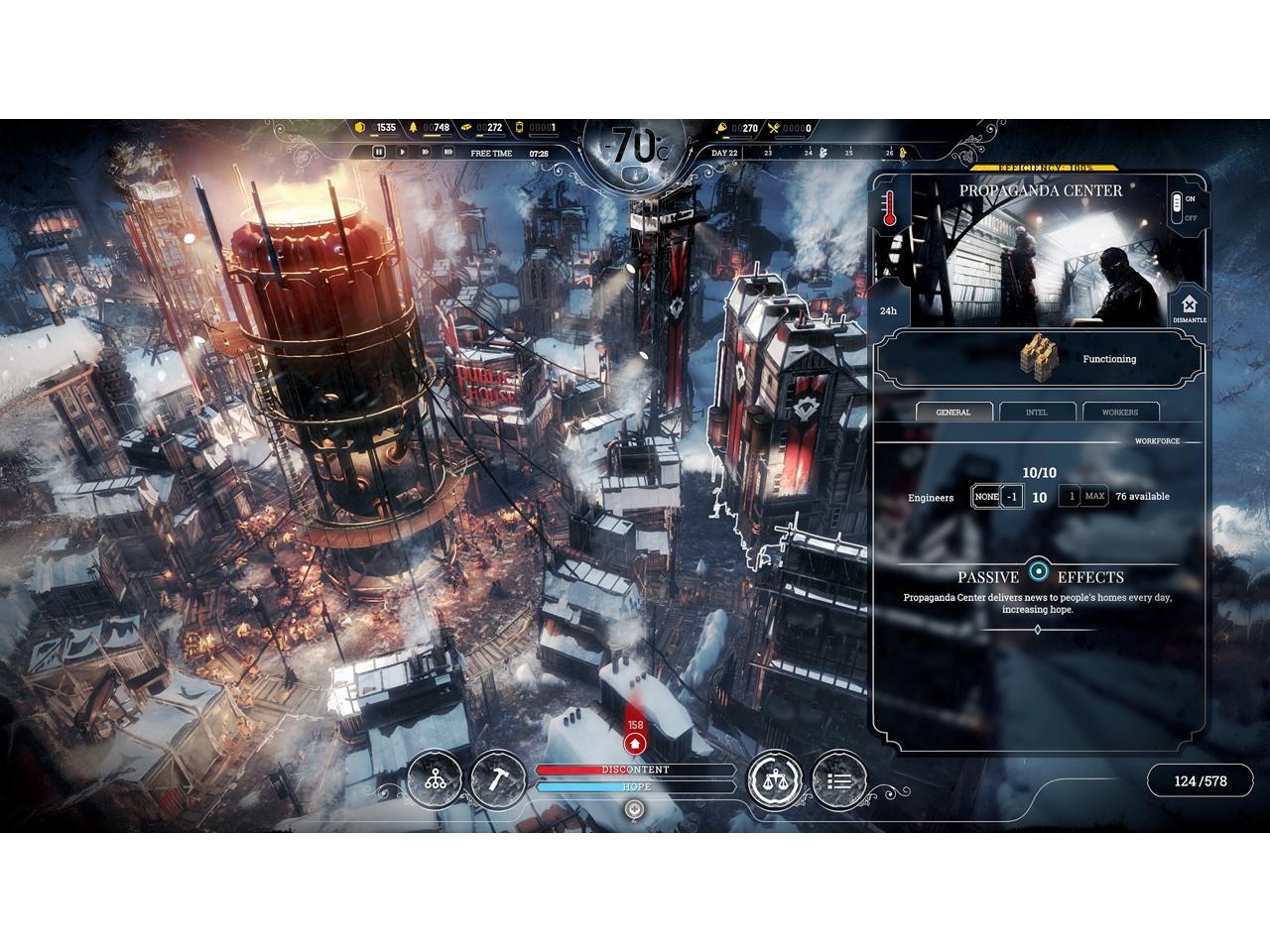Viewport: 1270px width, 952px height.
Task: Remove all engineers with NONE
Action: 986,497
